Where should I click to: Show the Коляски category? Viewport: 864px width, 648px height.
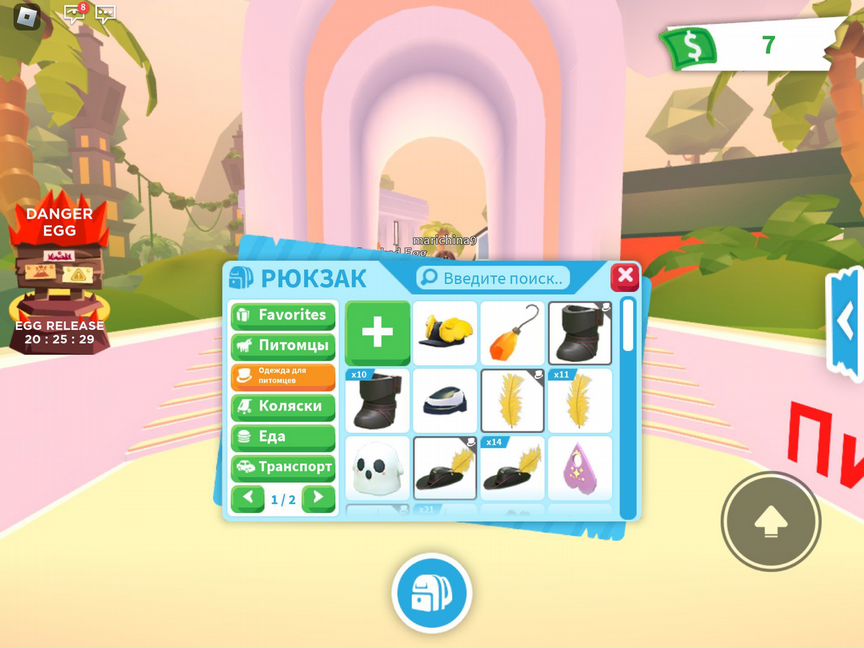[x=283, y=407]
